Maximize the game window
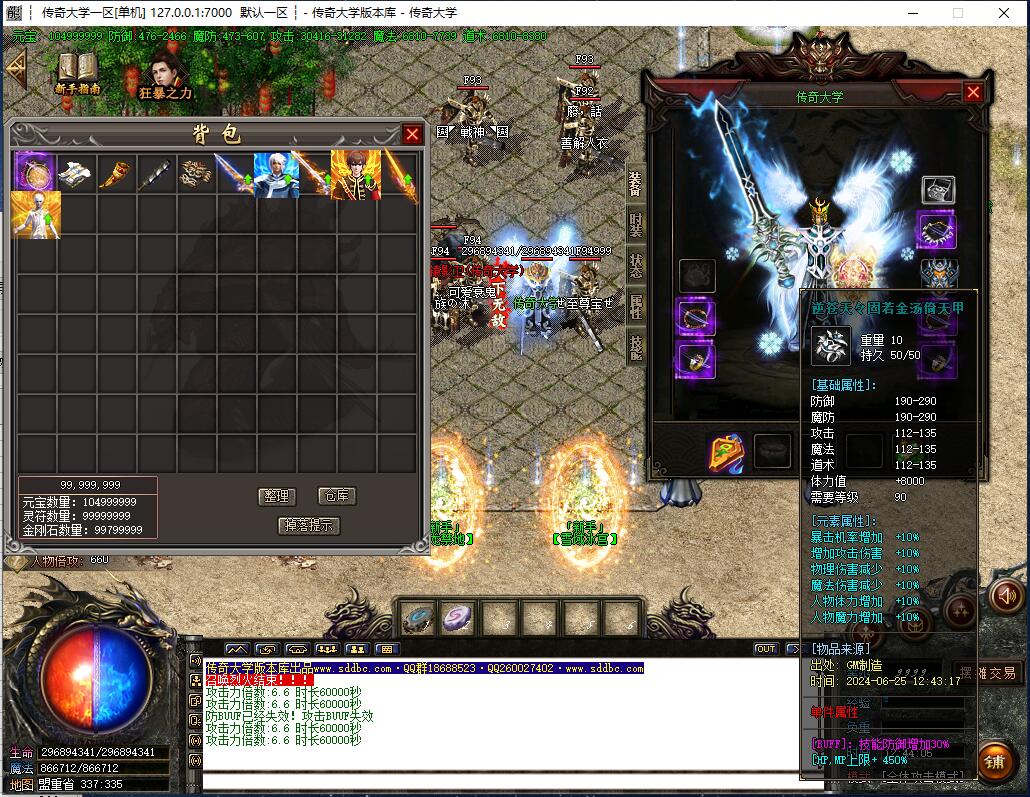 point(957,13)
